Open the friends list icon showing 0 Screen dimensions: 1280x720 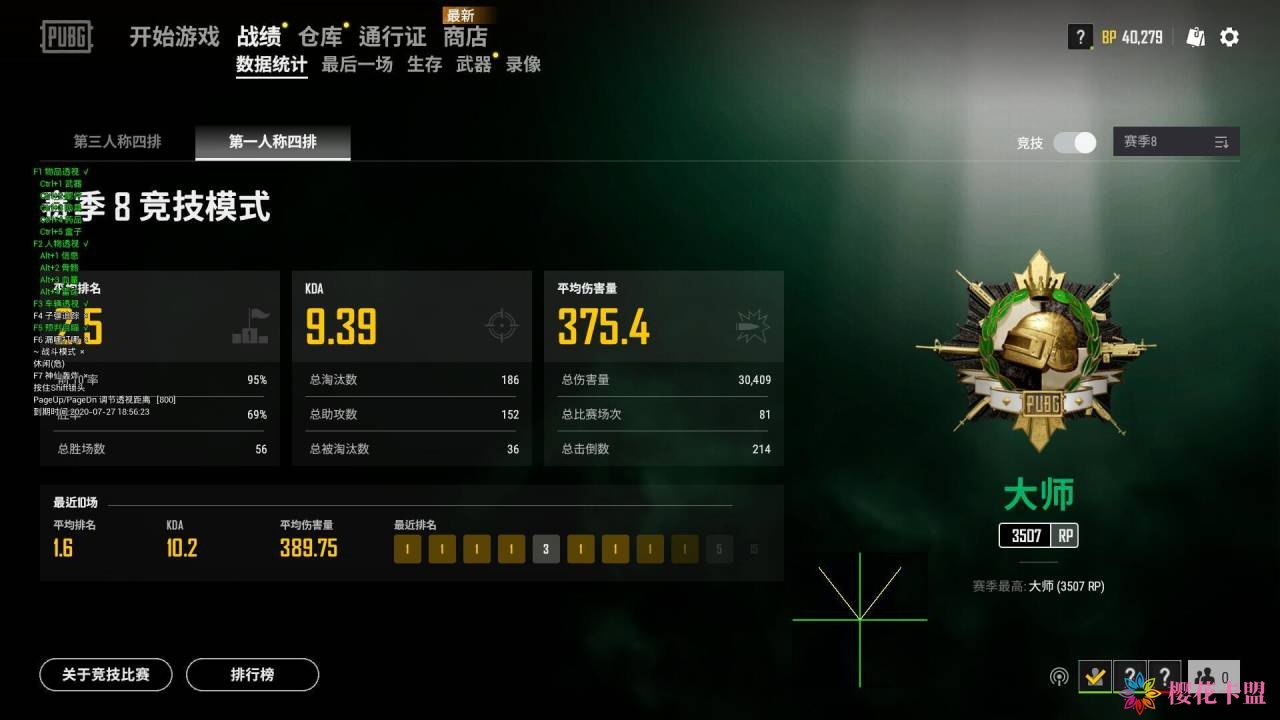[1214, 677]
